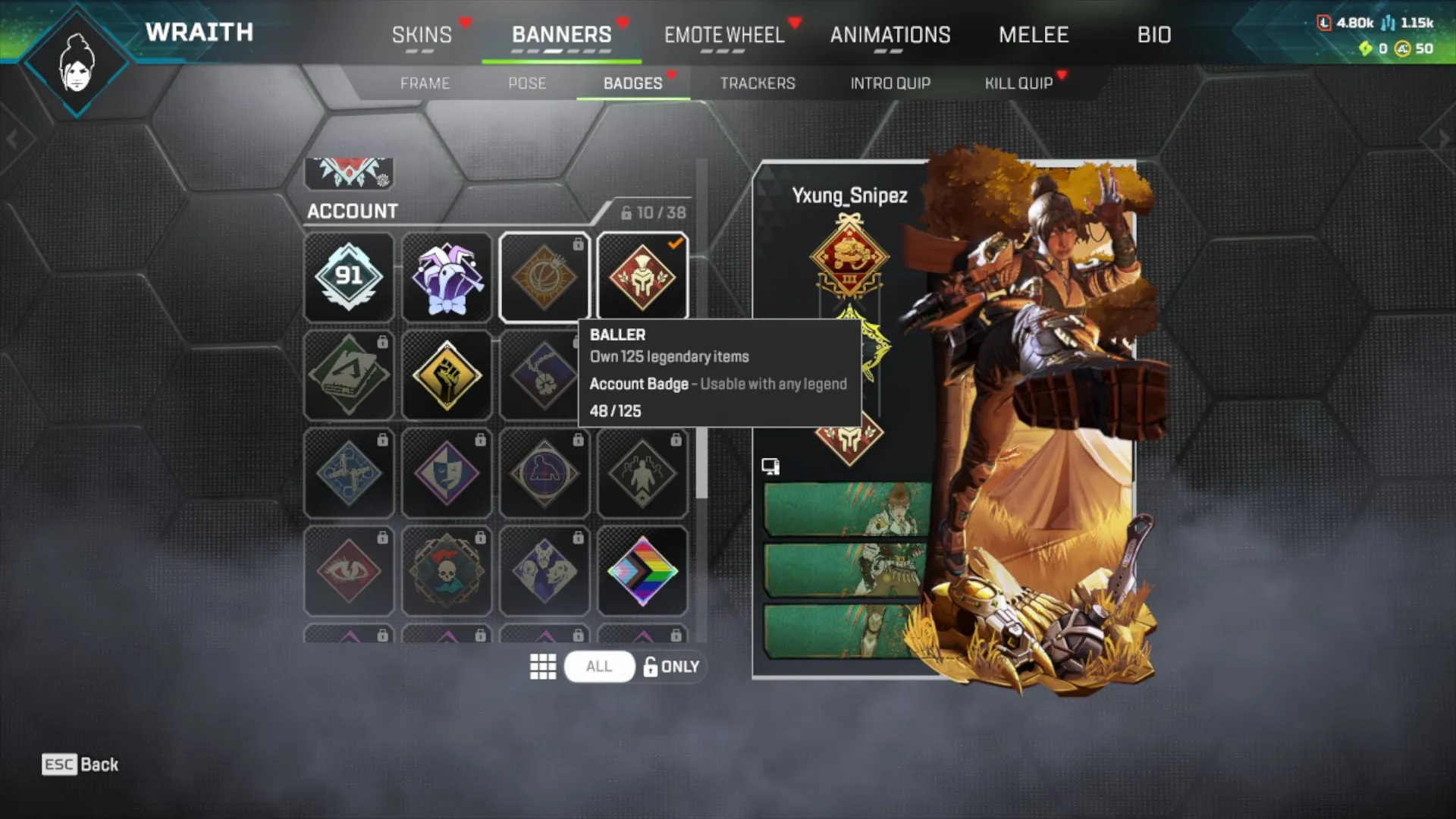The height and width of the screenshot is (819, 1456).
Task: Click the jester mask badge
Action: pyautogui.click(x=447, y=277)
